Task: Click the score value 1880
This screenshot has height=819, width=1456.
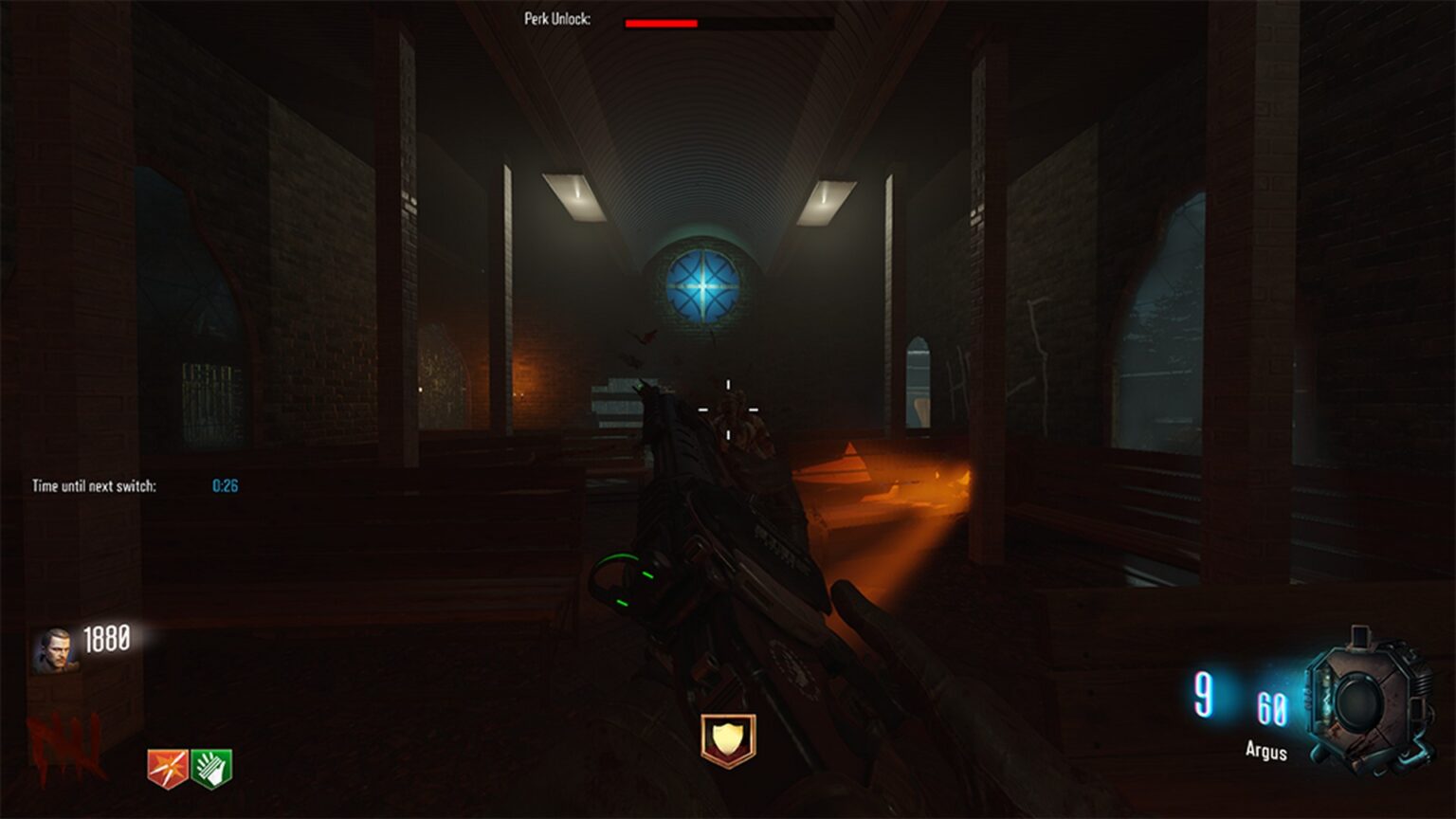Action: coord(107,640)
